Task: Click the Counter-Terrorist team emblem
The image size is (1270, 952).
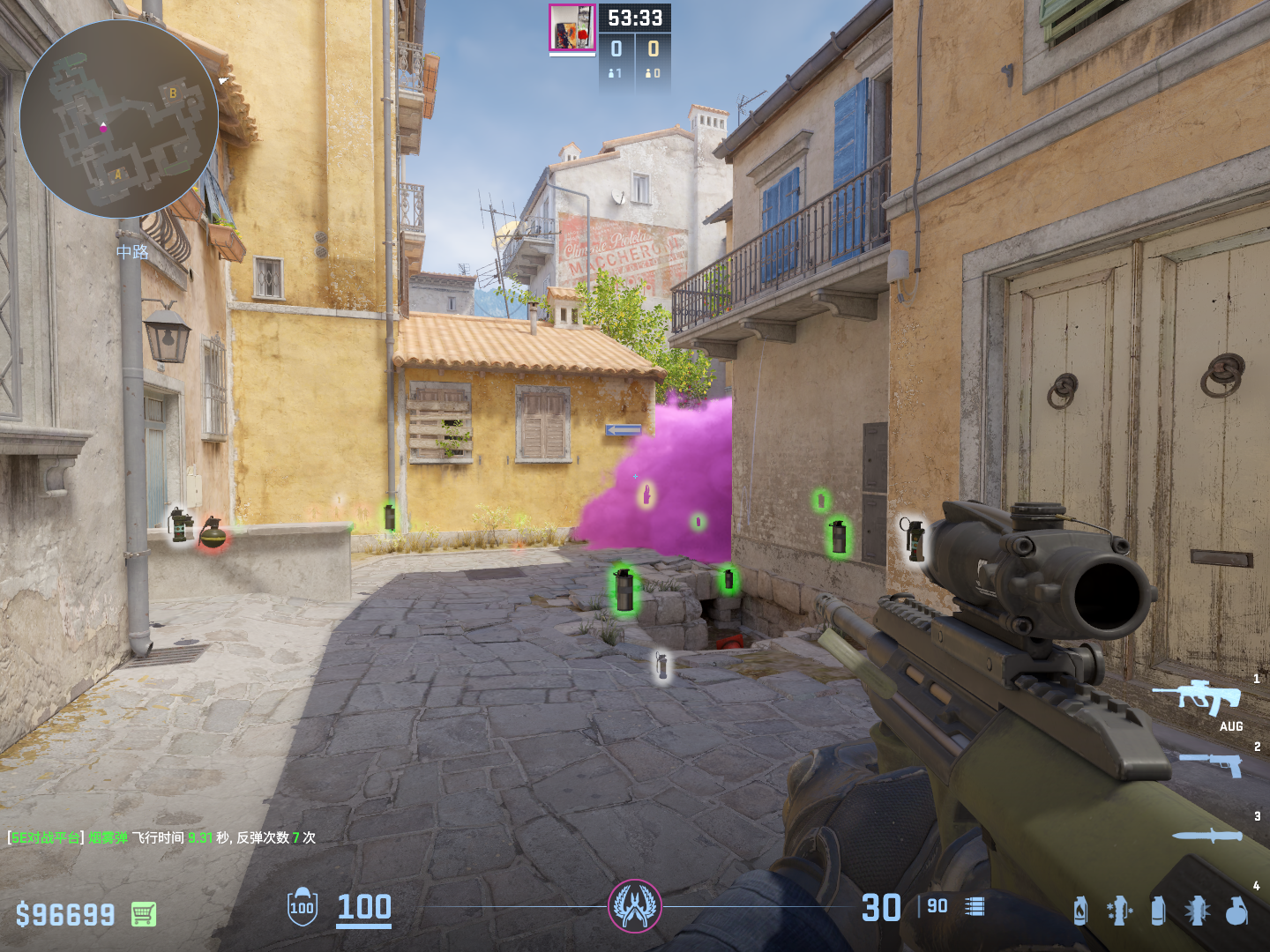Action: 634,905
